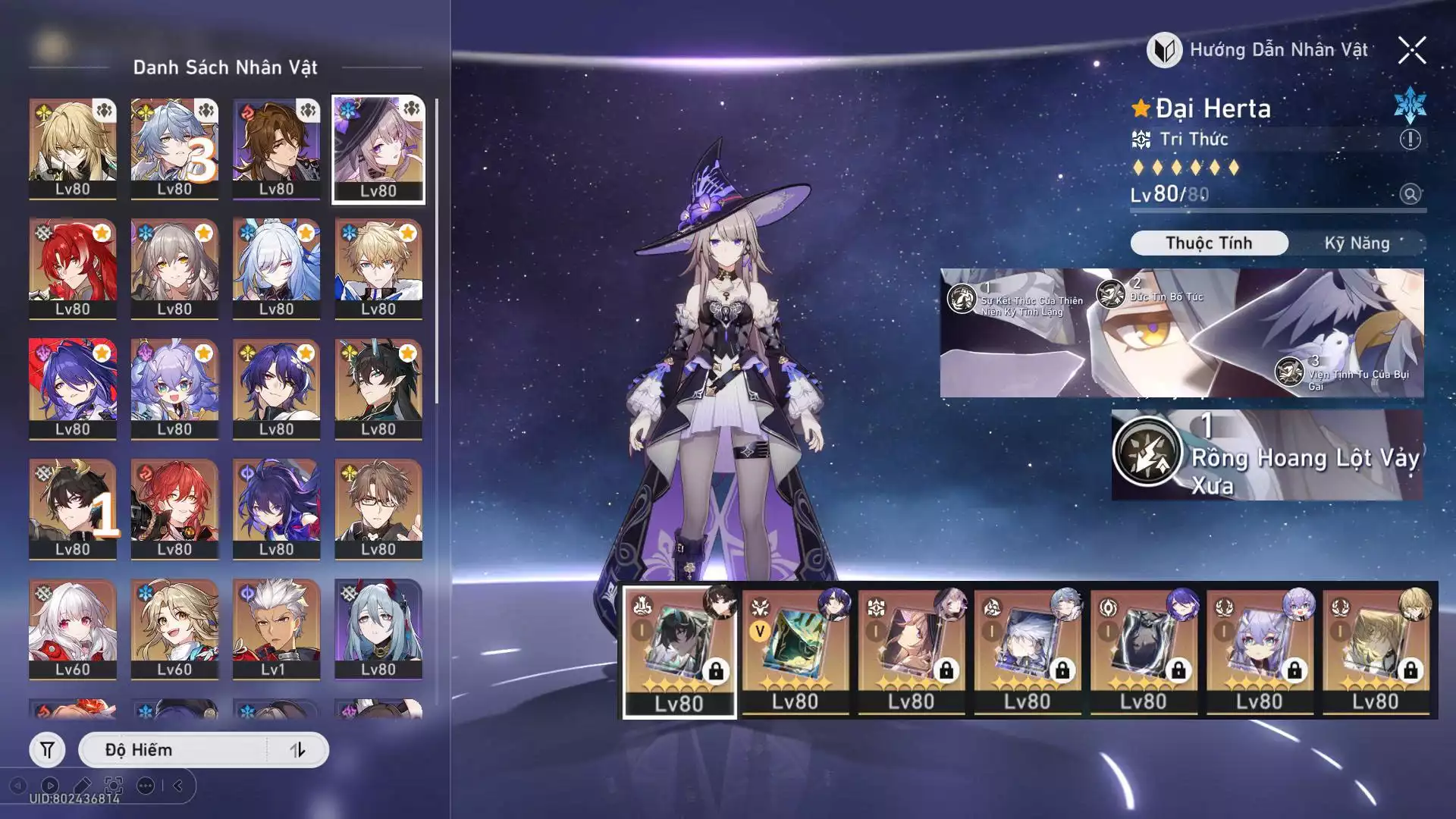Image resolution: width=1456 pixels, height=819 pixels.
Task: Select the glasses-wearing brown-haired character
Action: pos(378,509)
